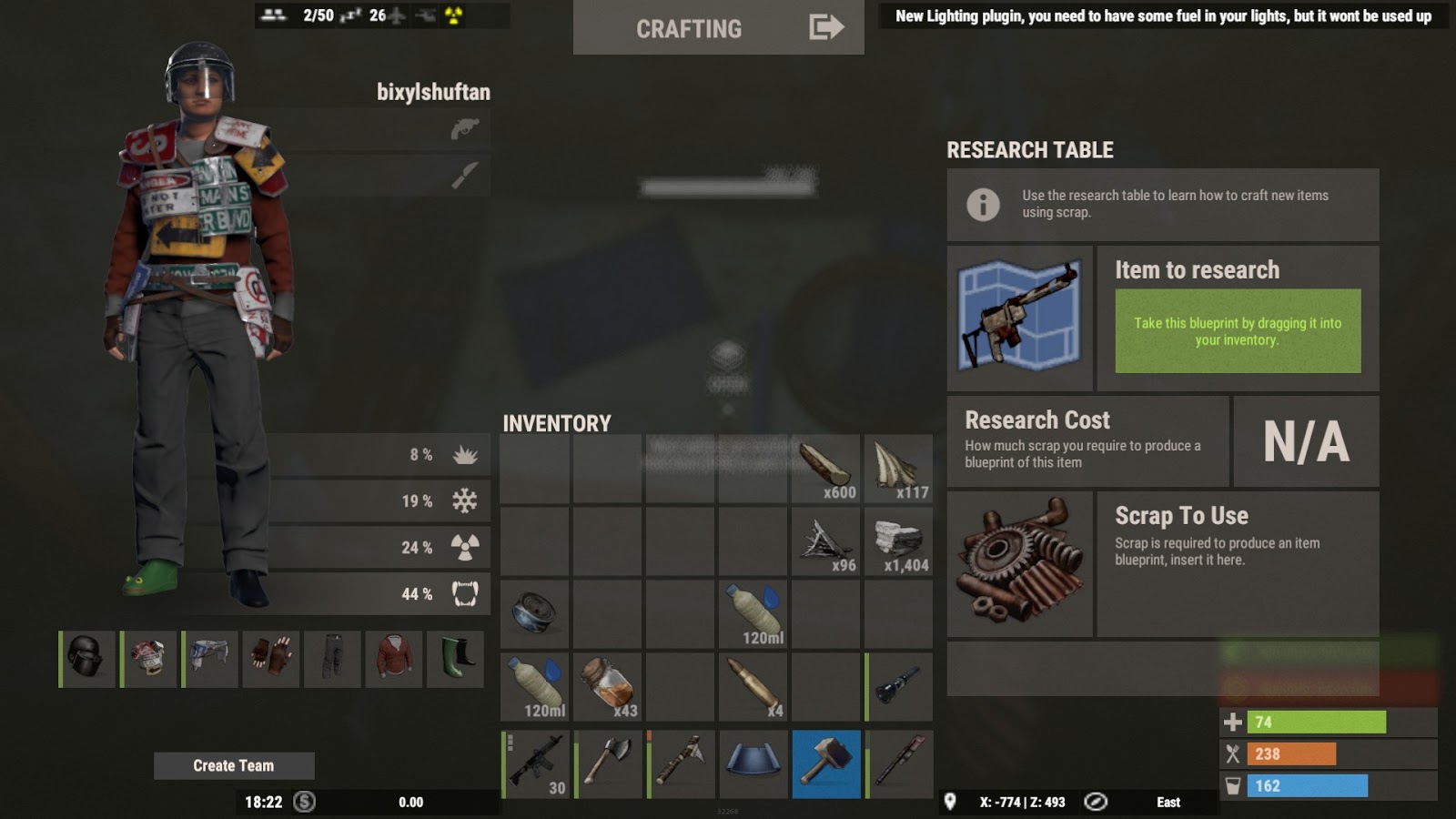Image resolution: width=1456 pixels, height=819 pixels.
Task: Click the health cross icon beside the green bar
Action: 1233,722
